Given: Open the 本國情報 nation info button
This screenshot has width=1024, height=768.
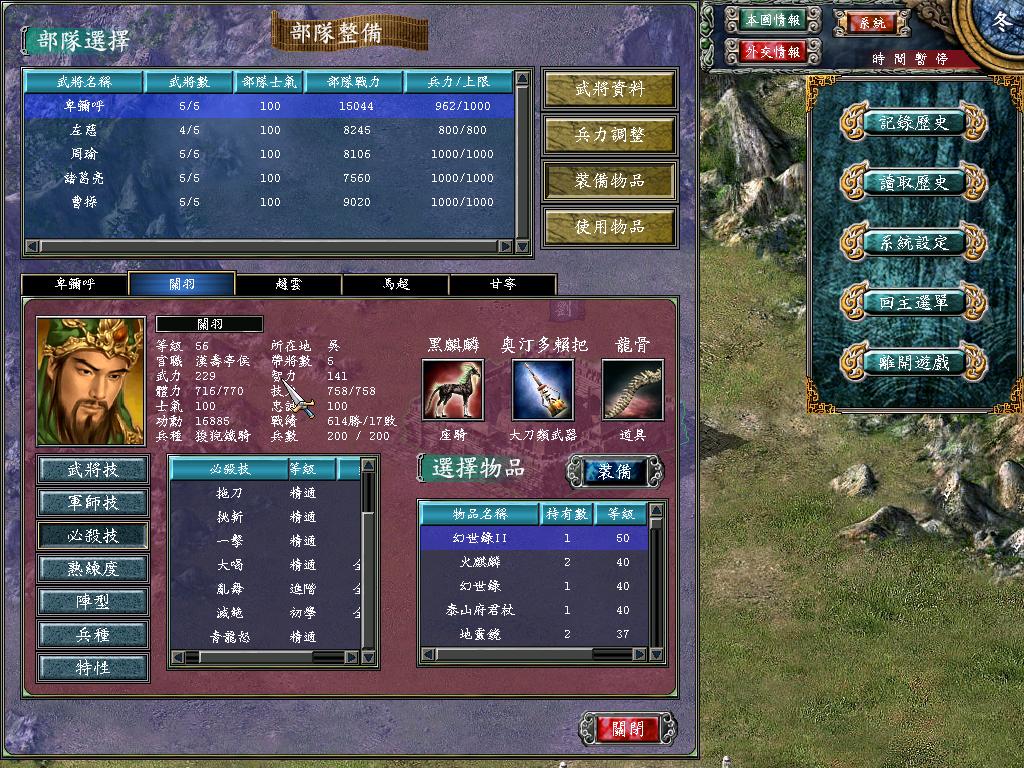Looking at the screenshot, I should [773, 20].
